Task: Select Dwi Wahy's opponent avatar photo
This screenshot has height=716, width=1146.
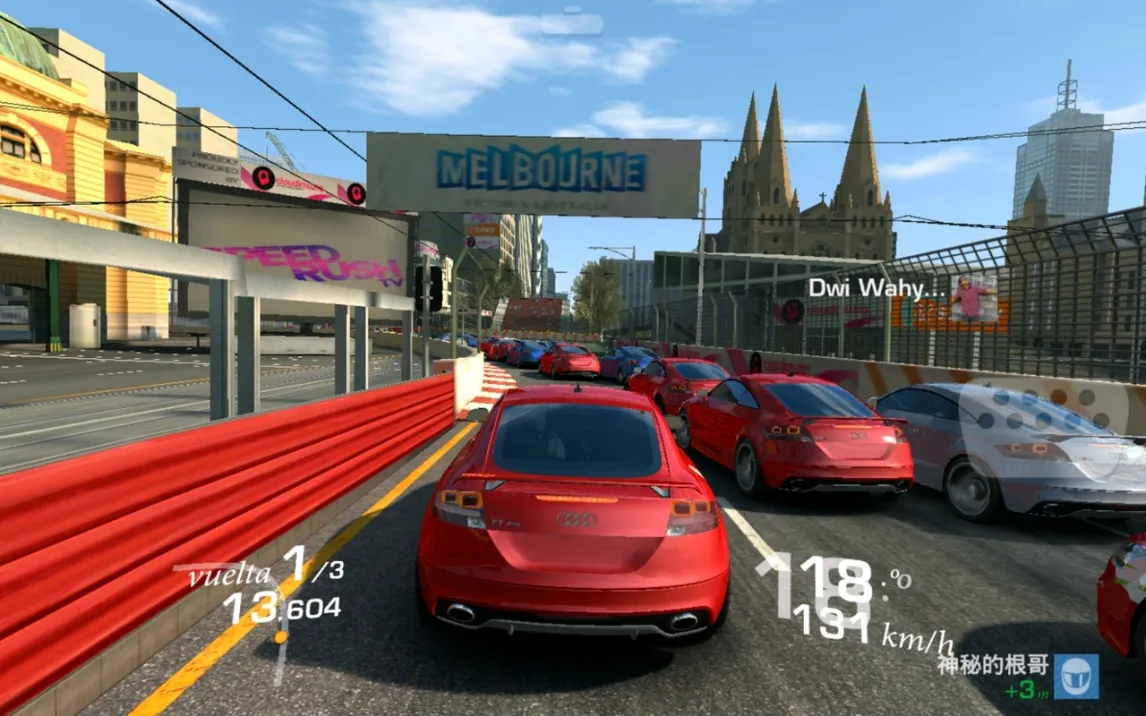Action: [972, 298]
